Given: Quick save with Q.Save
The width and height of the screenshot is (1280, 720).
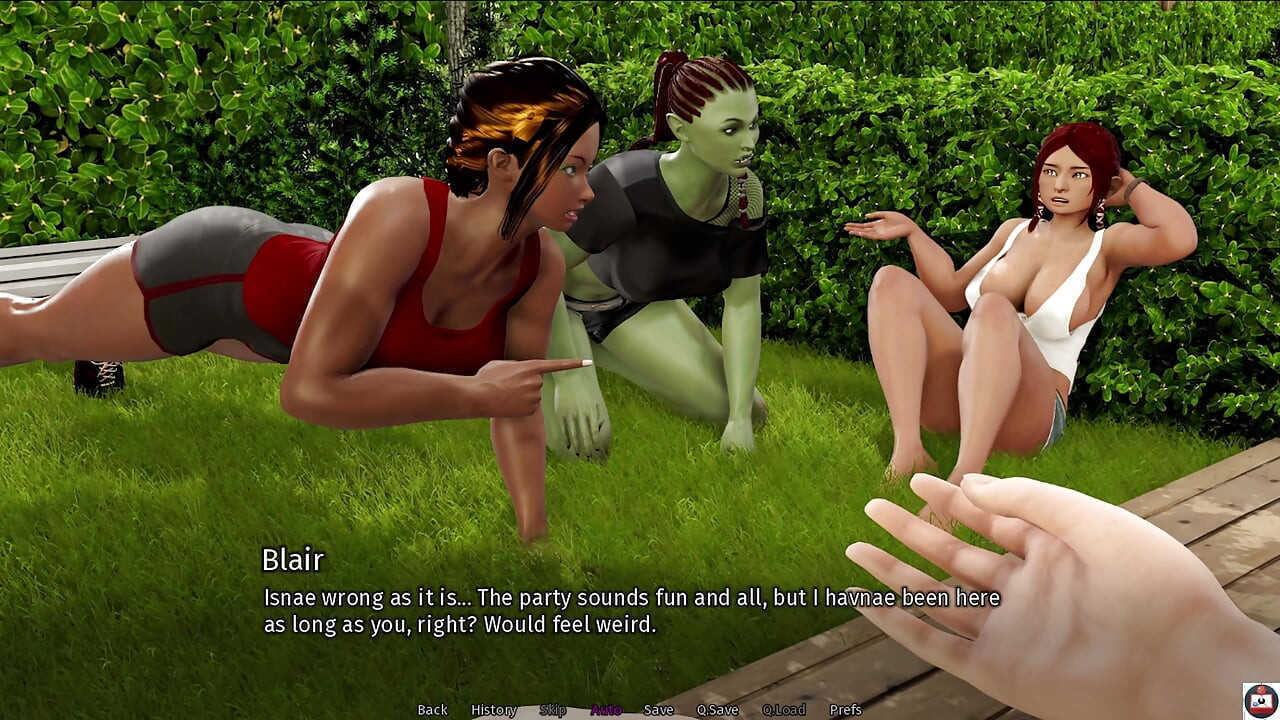Looking at the screenshot, I should pyautogui.click(x=717, y=710).
